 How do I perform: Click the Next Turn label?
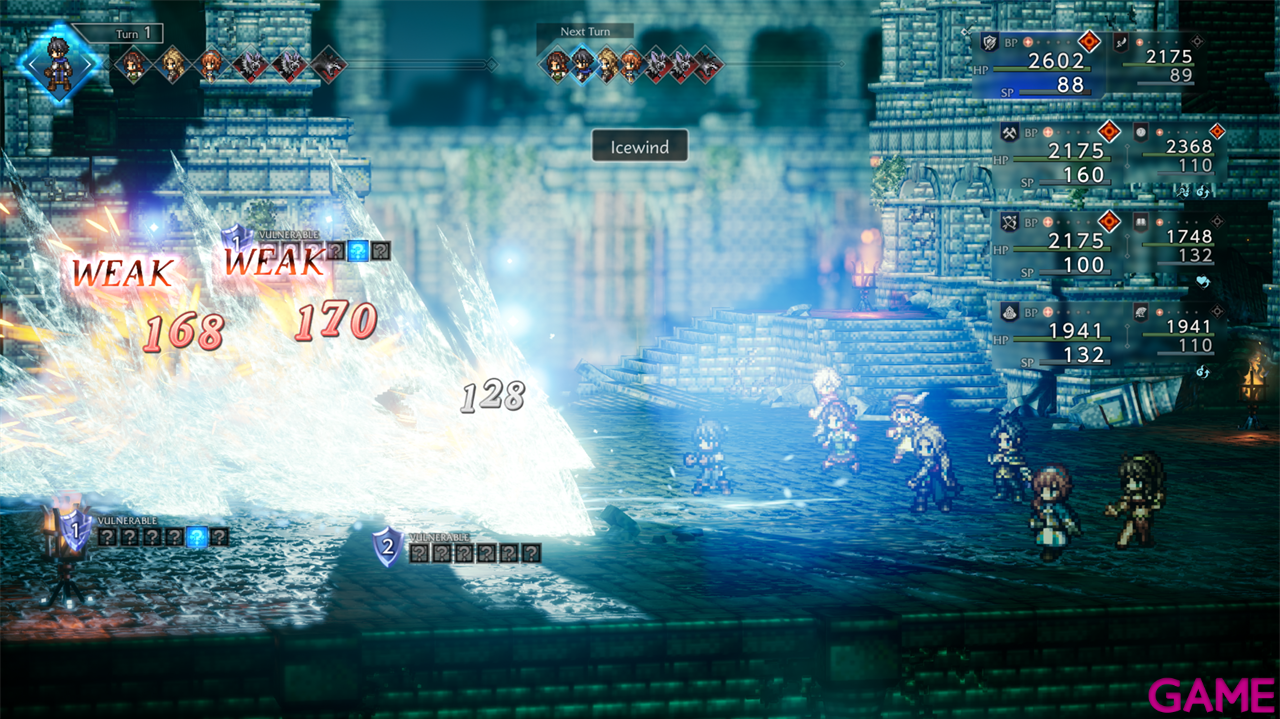[x=585, y=31]
